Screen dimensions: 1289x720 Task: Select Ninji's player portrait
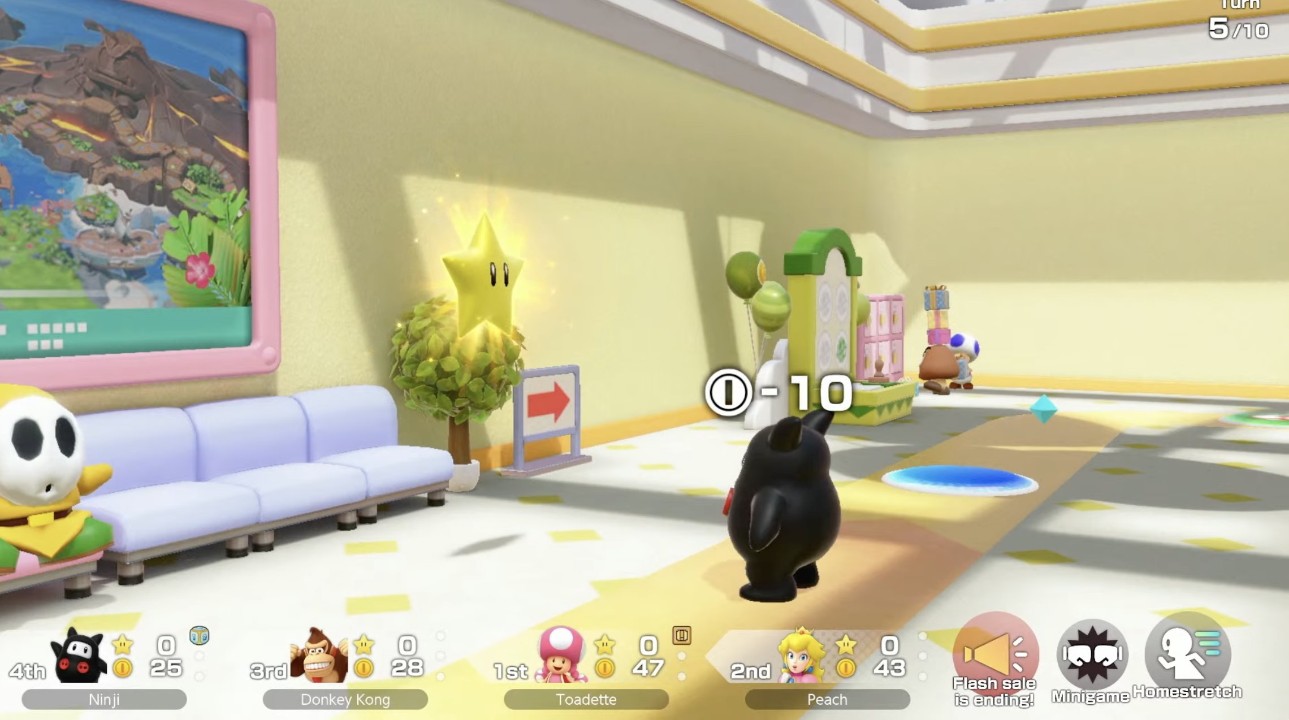point(79,655)
